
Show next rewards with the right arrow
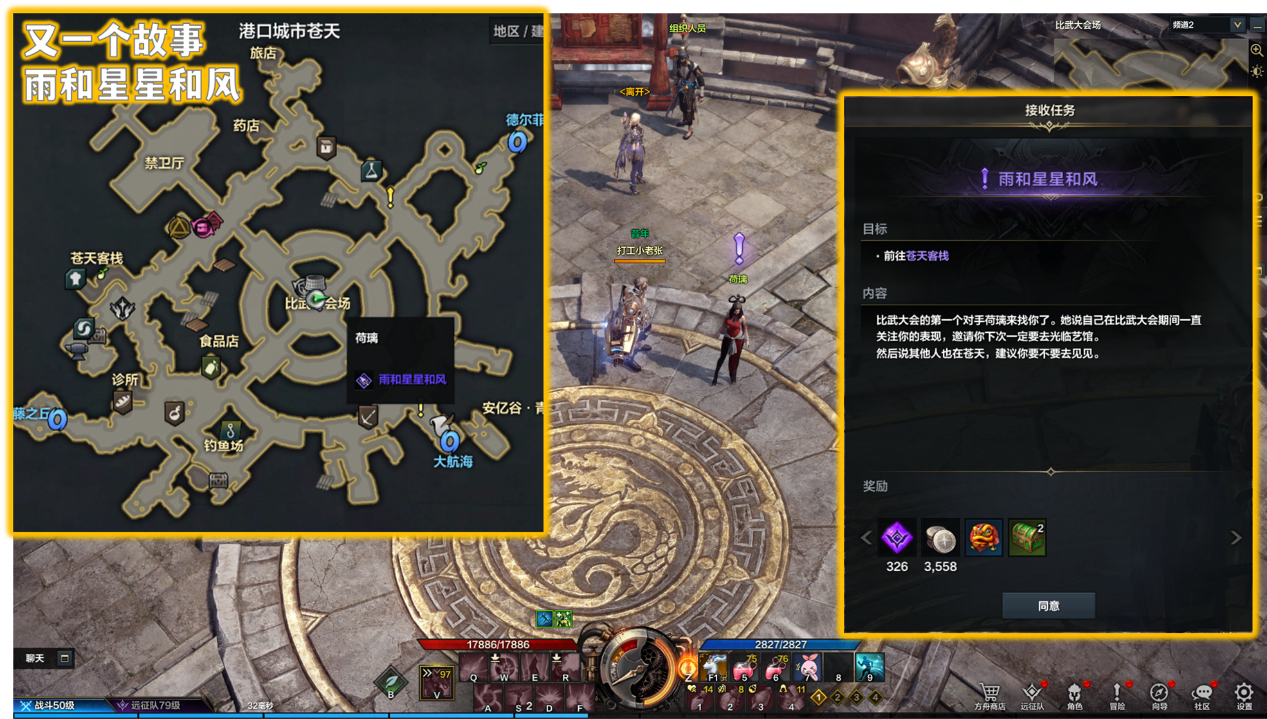pyautogui.click(x=1236, y=538)
